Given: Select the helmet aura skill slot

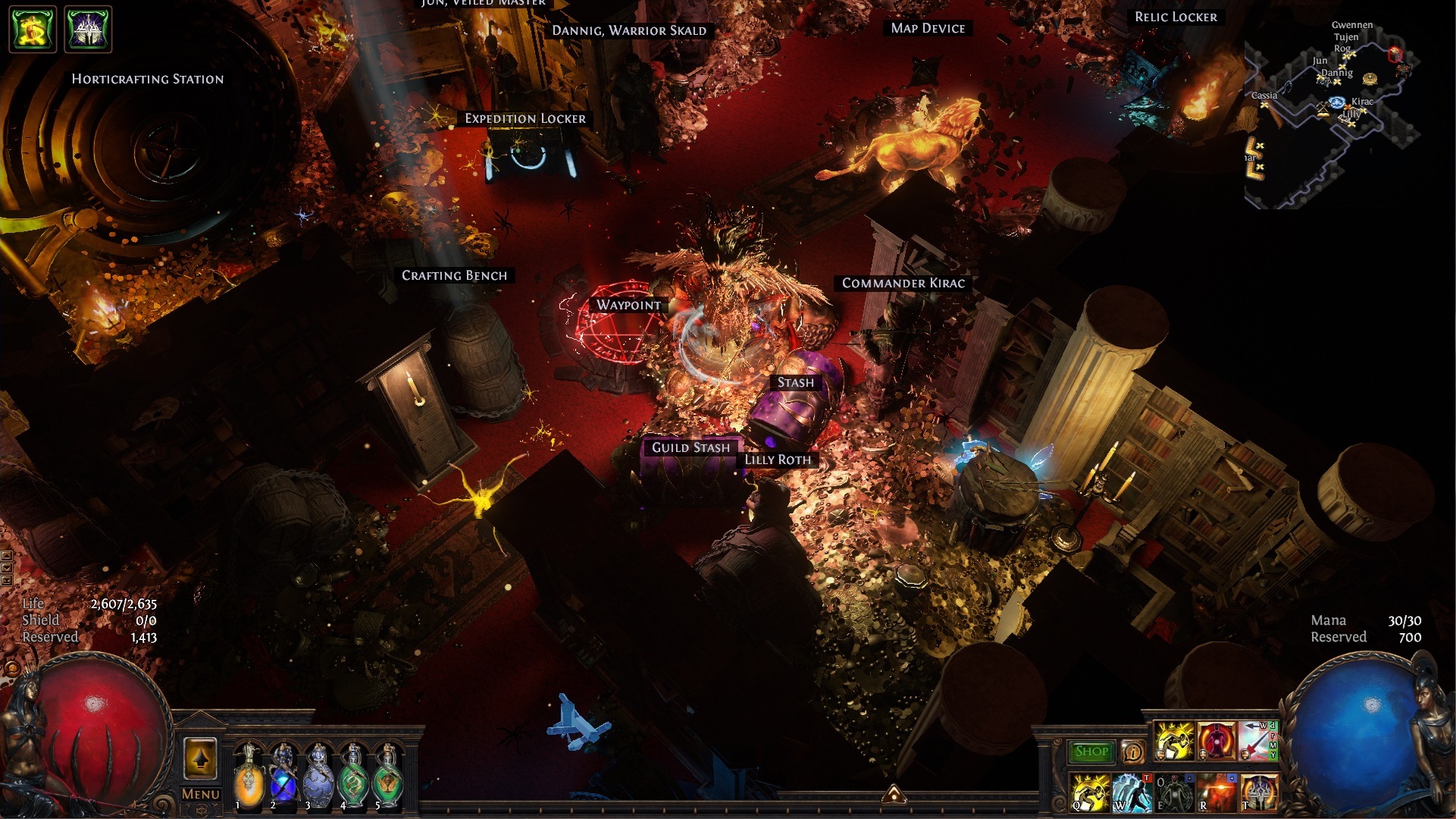Looking at the screenshot, I should coord(1258,792).
